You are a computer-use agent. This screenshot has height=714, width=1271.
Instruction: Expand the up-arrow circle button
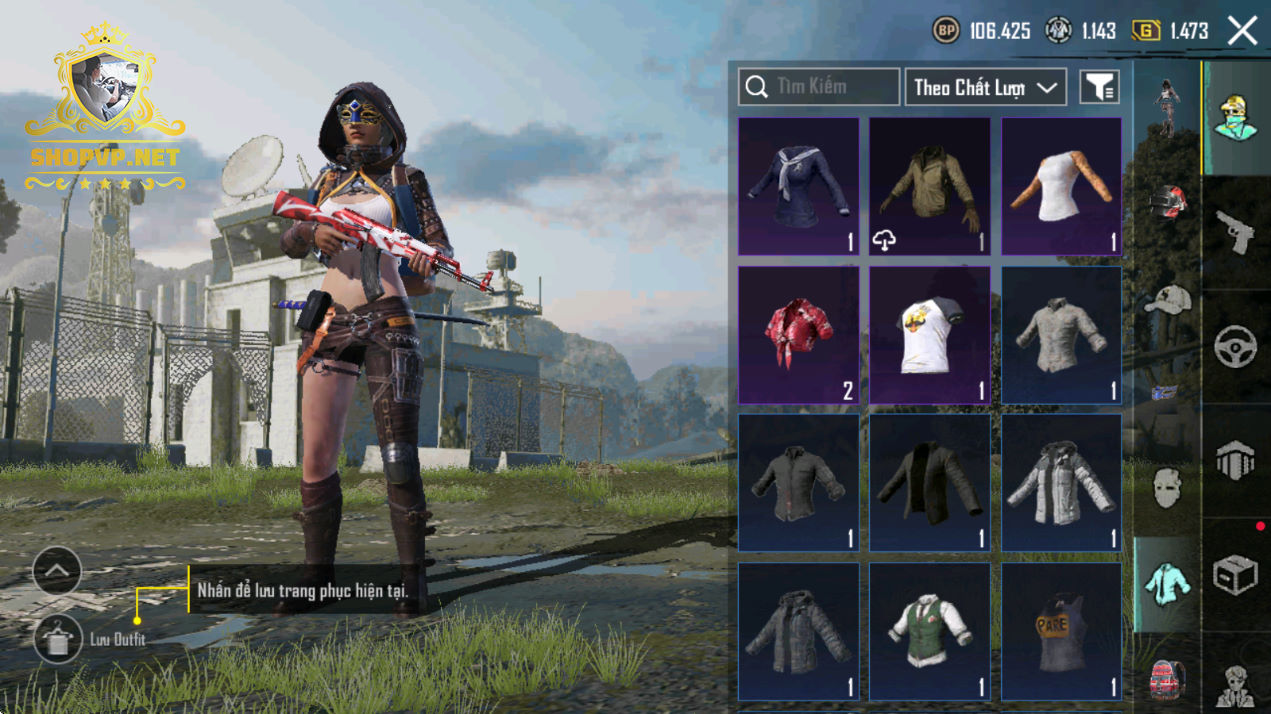57,572
